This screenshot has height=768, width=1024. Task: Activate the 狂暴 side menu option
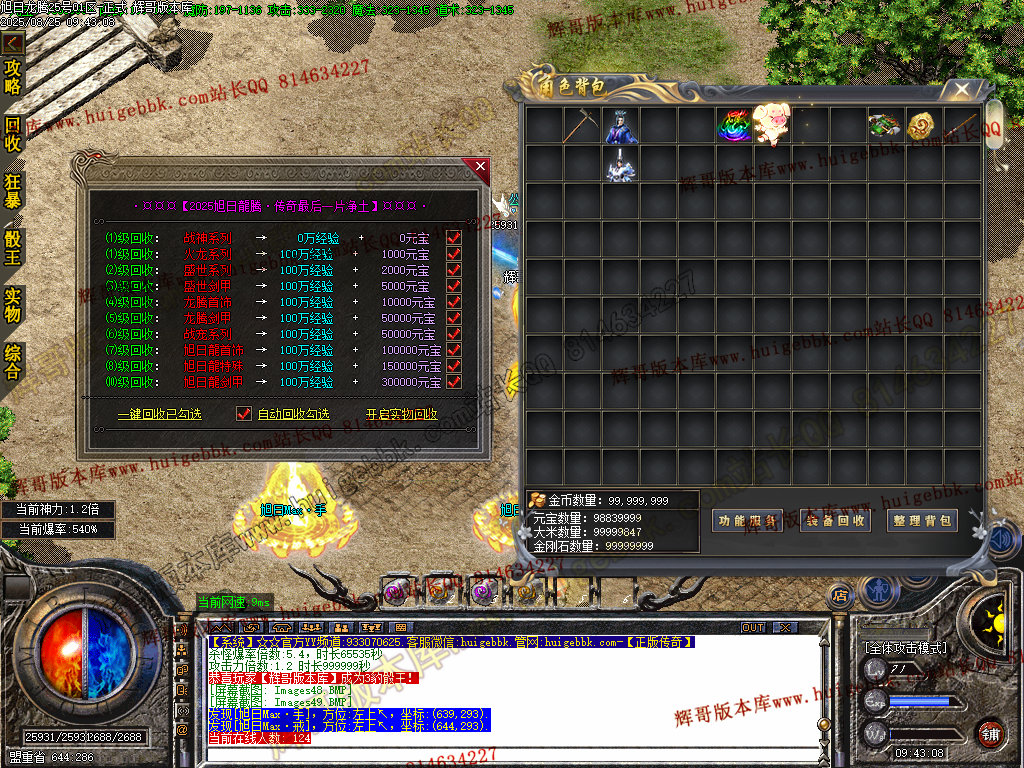click(x=13, y=190)
